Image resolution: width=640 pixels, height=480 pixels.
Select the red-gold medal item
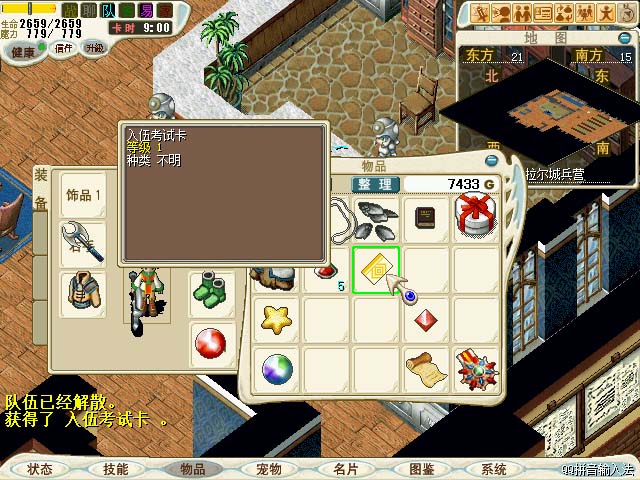[x=476, y=369]
